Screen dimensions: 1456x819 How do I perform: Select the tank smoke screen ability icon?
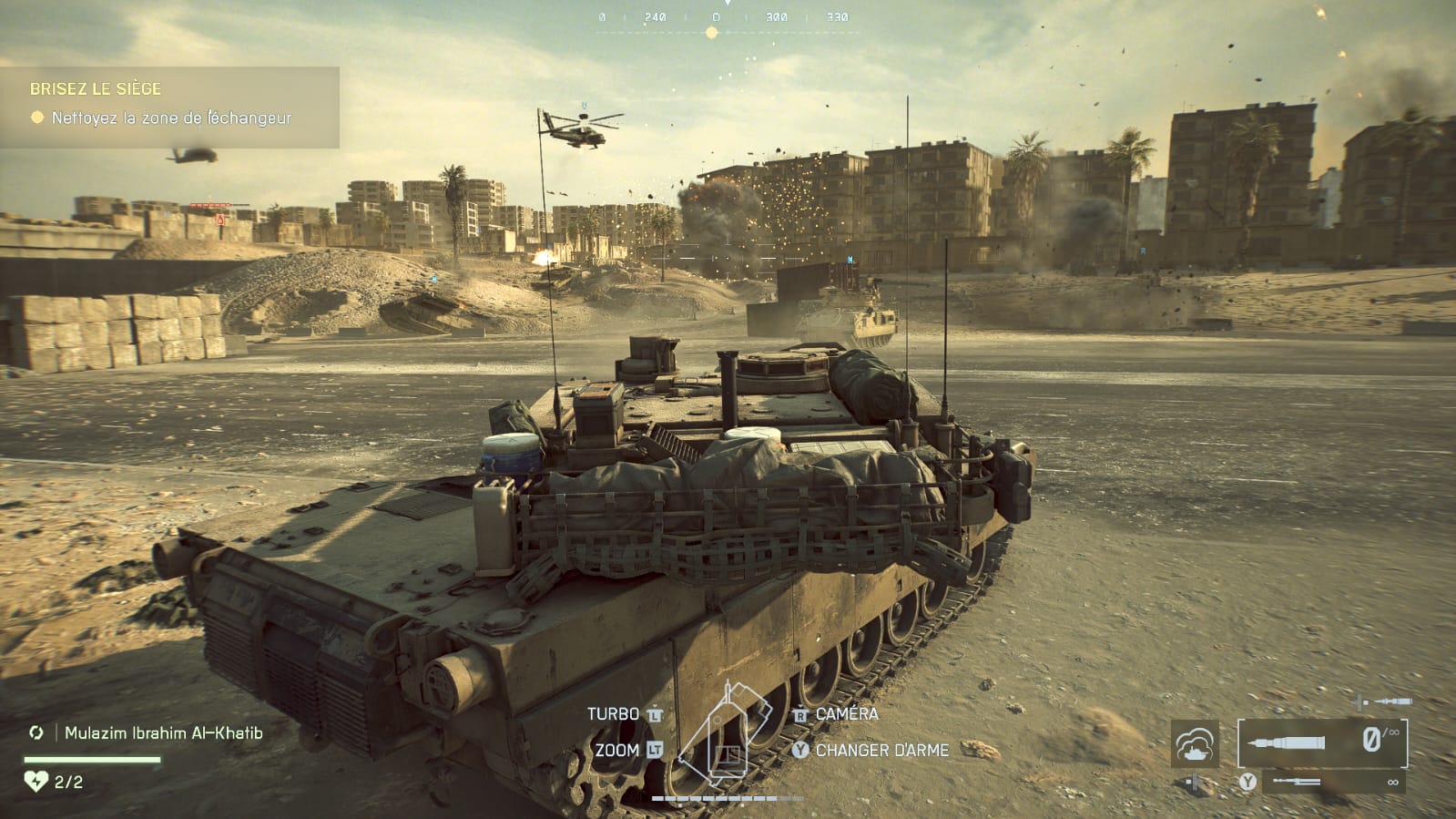pyautogui.click(x=1195, y=744)
